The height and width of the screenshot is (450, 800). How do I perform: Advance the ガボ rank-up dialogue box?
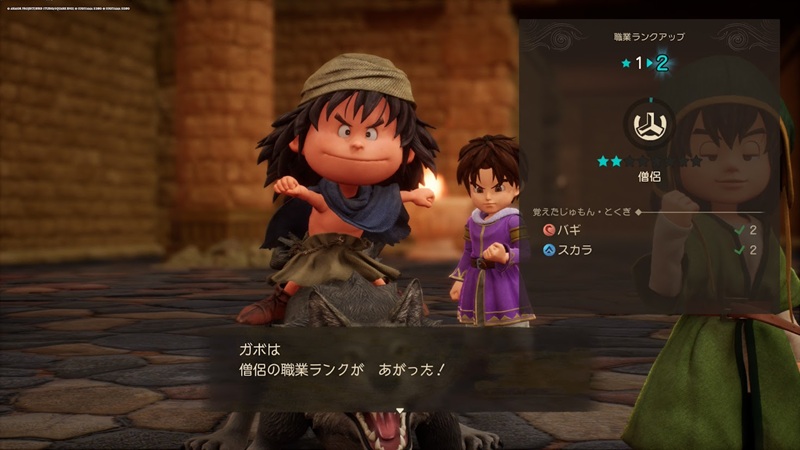pyautogui.click(x=400, y=371)
